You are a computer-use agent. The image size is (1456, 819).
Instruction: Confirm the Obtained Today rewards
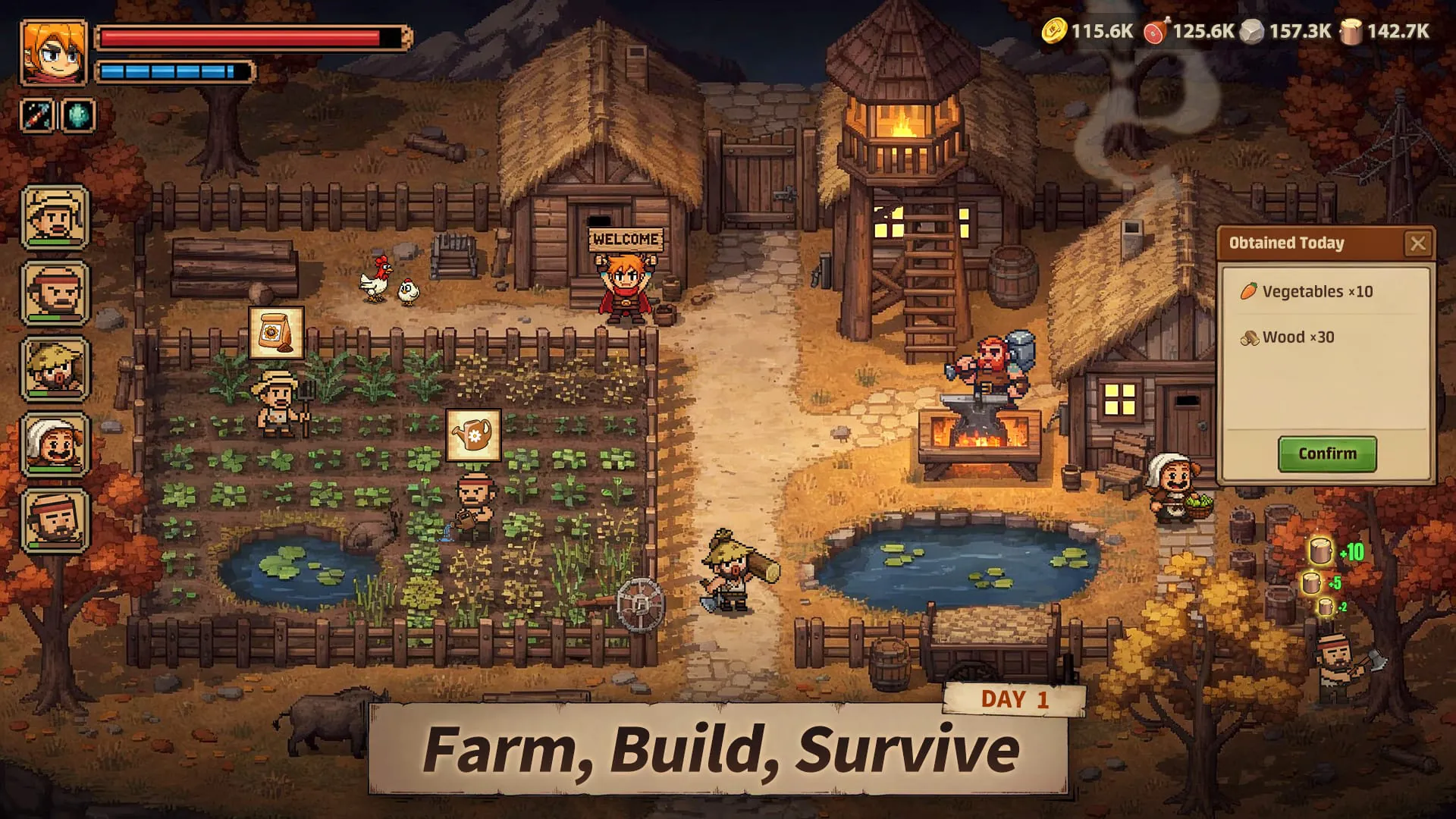click(x=1327, y=453)
